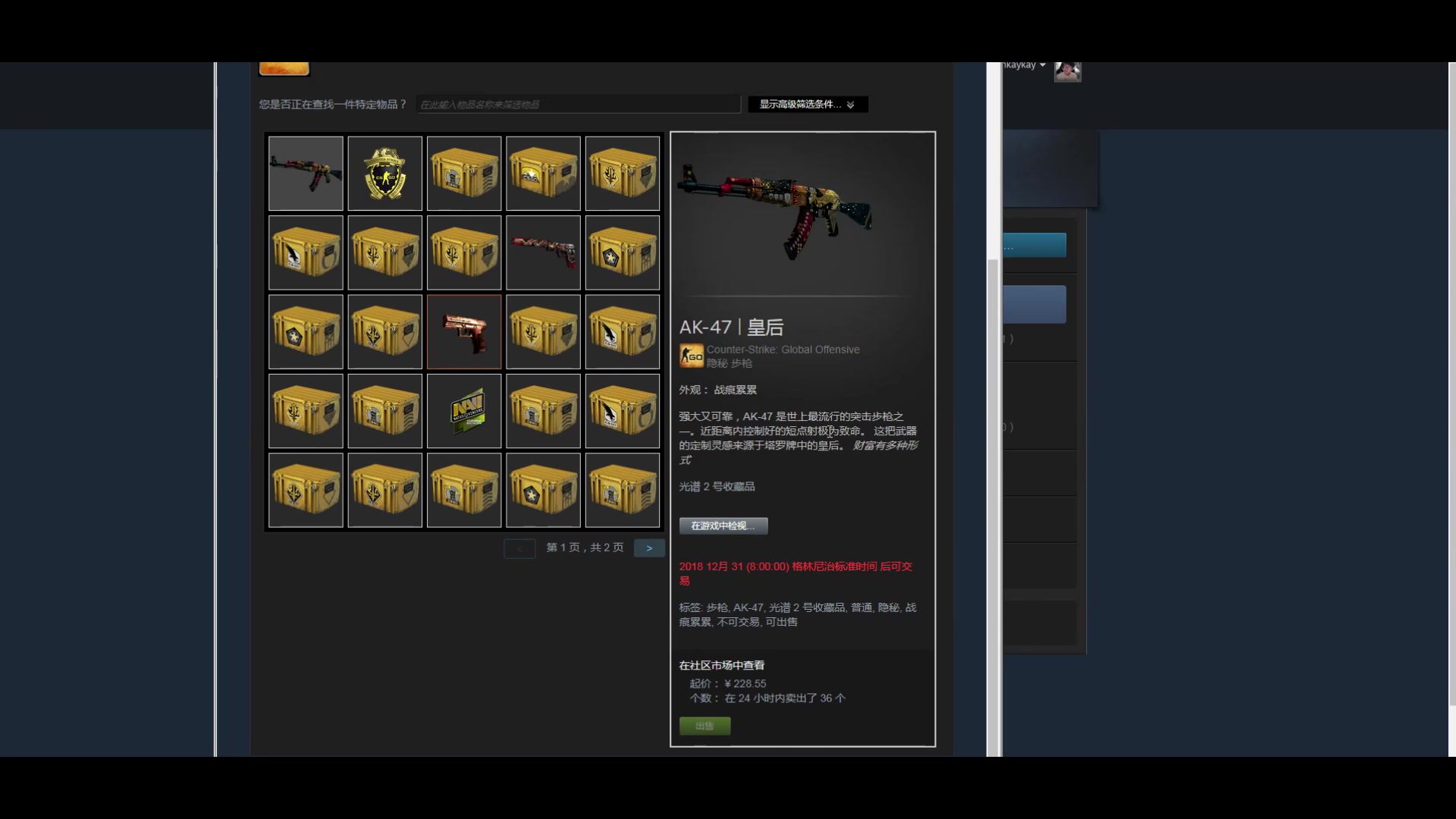Screen dimensions: 1456x819
Task: Select the red rifle skin in row two
Action: (x=542, y=253)
